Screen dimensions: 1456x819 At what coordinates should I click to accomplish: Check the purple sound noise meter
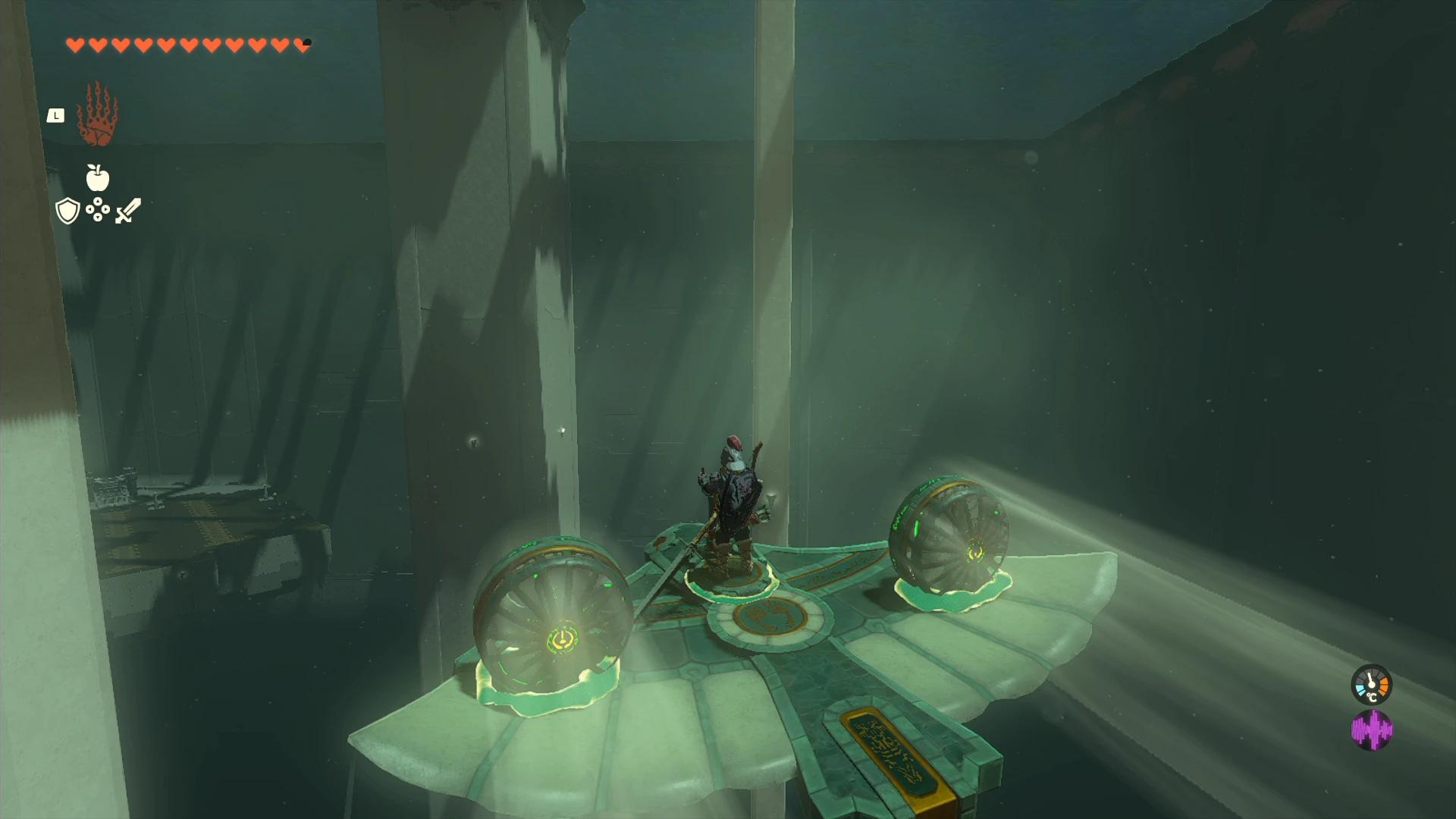[x=1371, y=730]
